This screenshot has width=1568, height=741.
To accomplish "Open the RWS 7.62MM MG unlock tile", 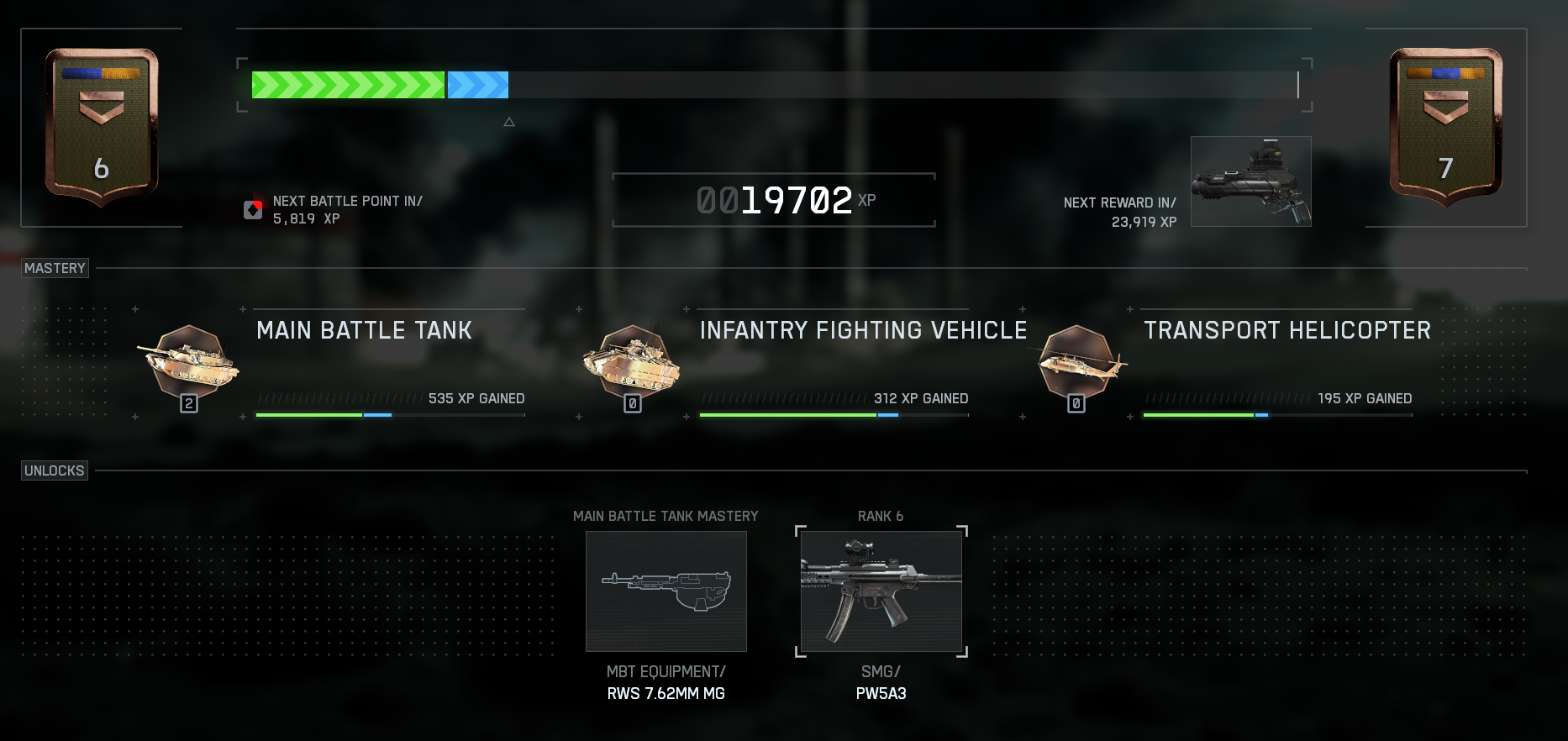I will (x=666, y=591).
